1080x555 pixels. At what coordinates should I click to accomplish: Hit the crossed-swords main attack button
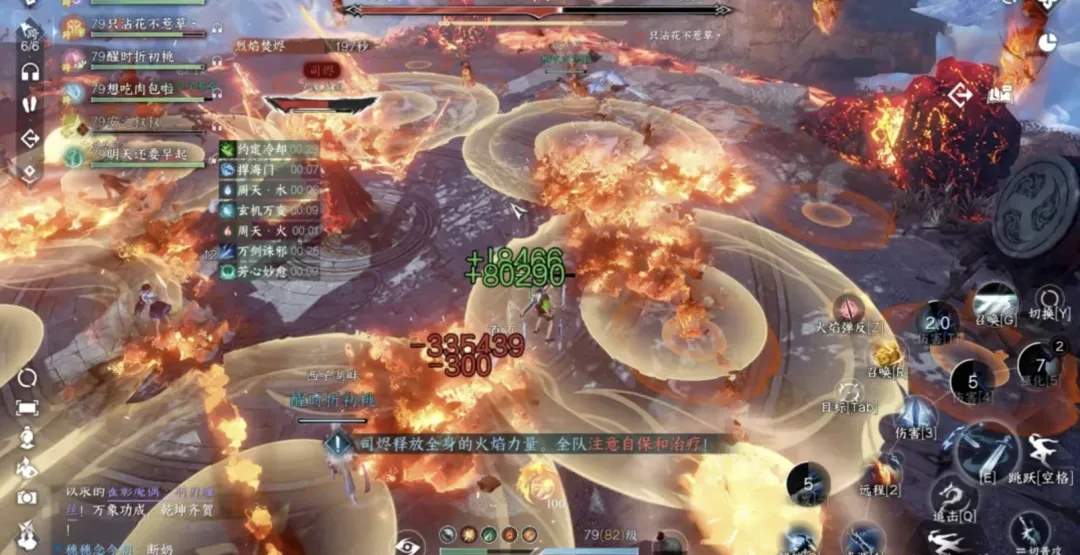click(x=984, y=449)
